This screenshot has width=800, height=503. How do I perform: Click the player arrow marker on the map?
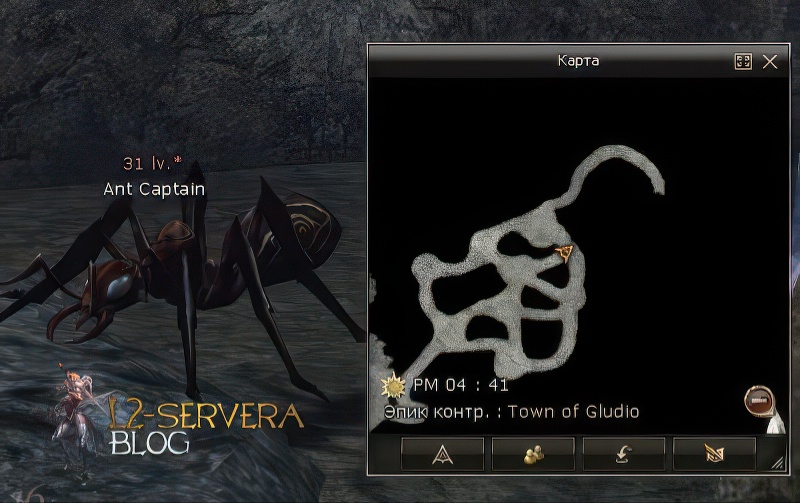coord(565,252)
